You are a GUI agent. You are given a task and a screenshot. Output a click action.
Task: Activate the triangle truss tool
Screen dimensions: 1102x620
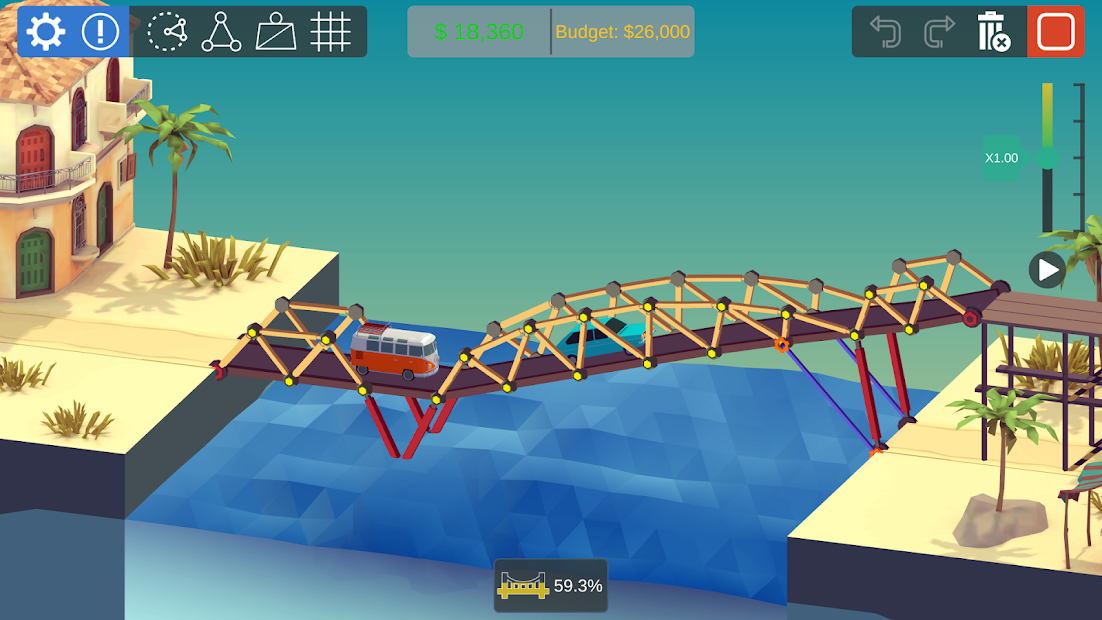[221, 32]
